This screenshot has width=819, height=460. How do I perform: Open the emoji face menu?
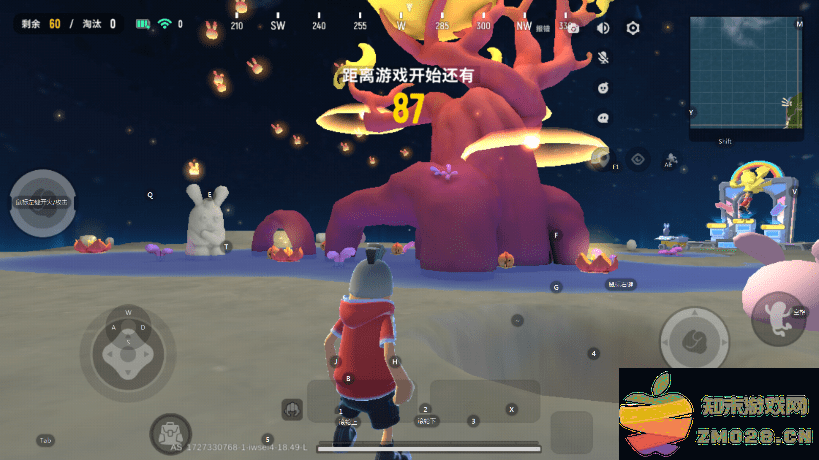pos(603,88)
